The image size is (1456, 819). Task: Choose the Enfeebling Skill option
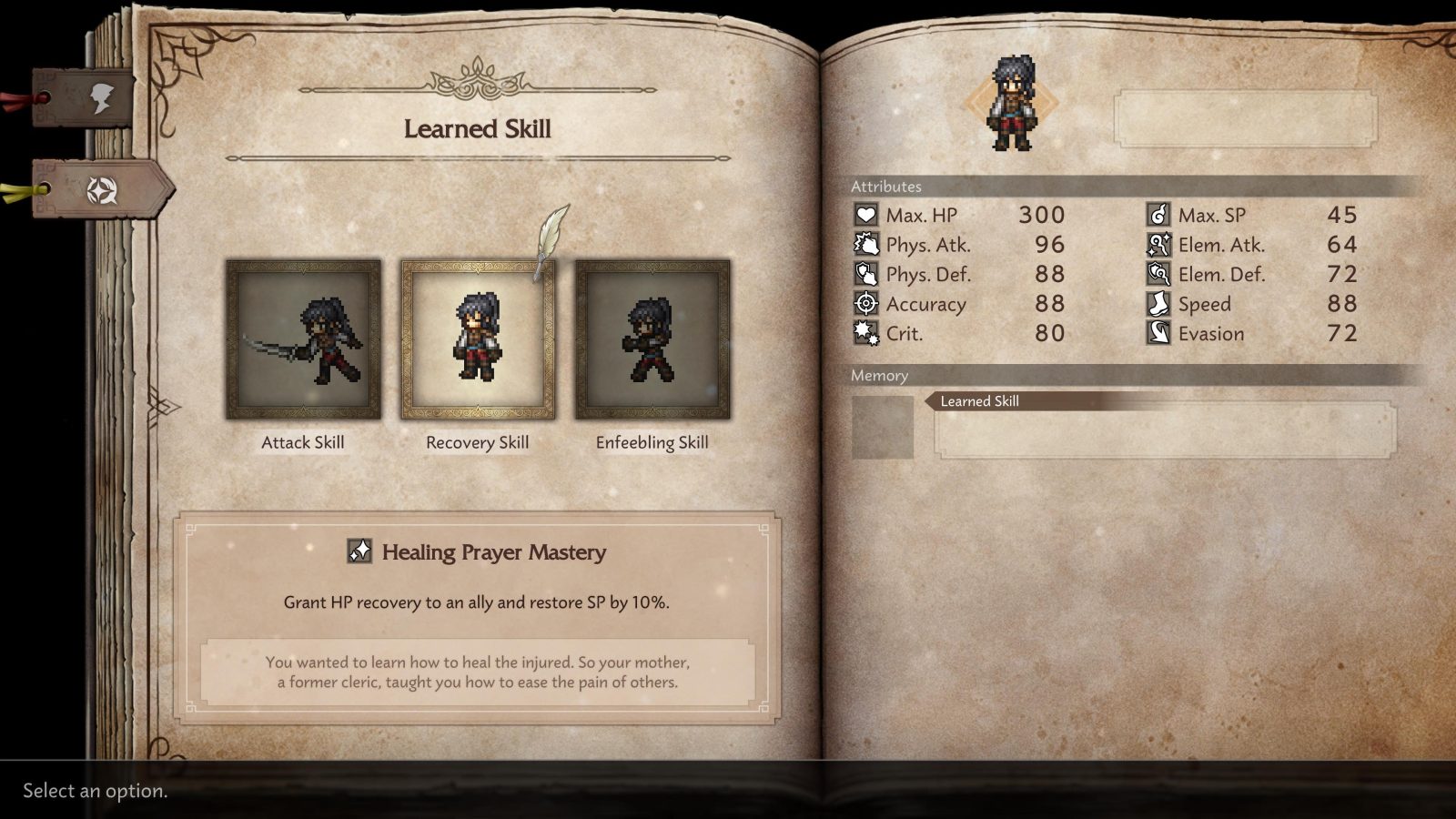(651, 338)
